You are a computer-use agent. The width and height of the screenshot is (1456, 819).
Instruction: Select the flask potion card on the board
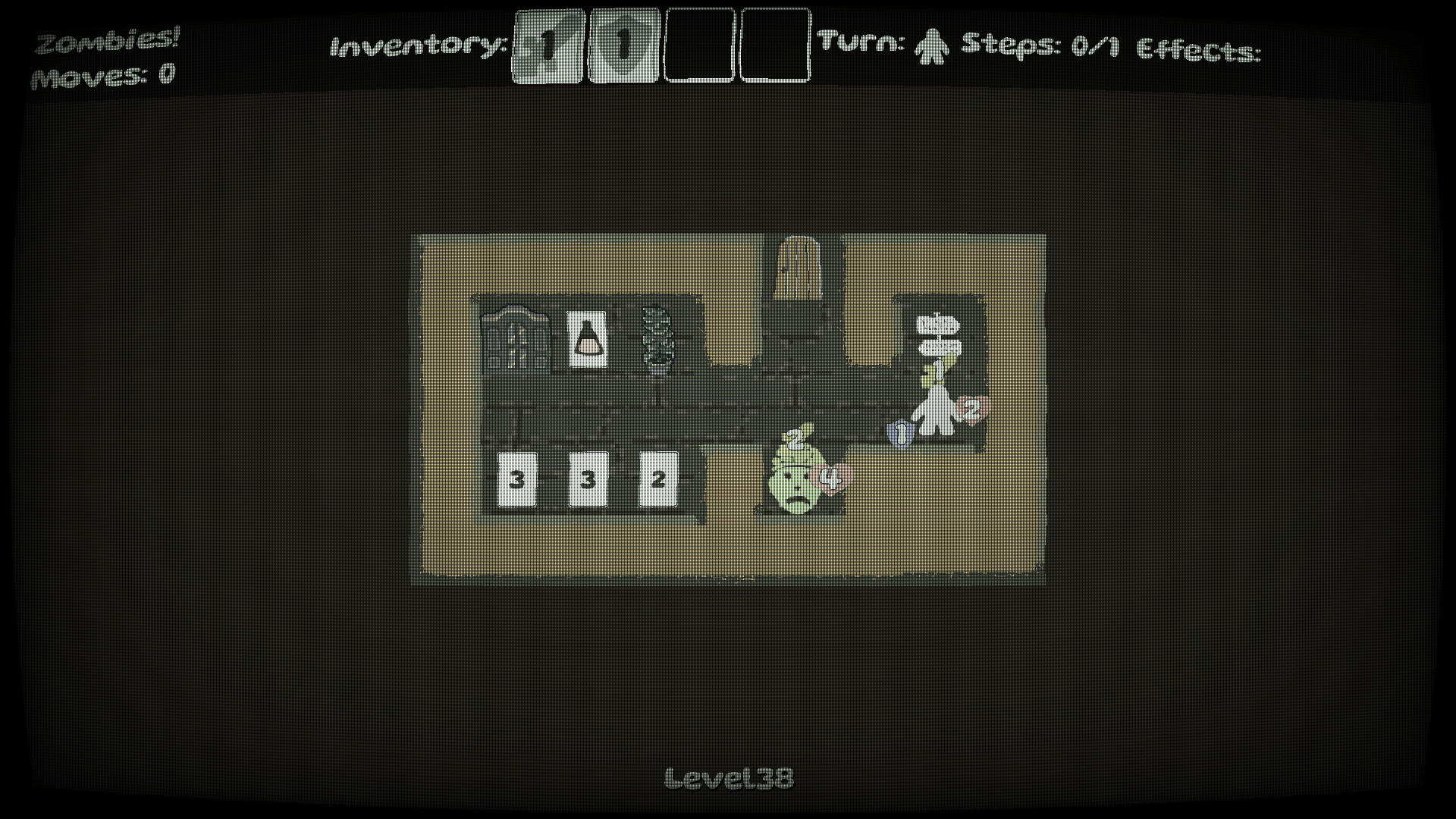click(x=585, y=338)
